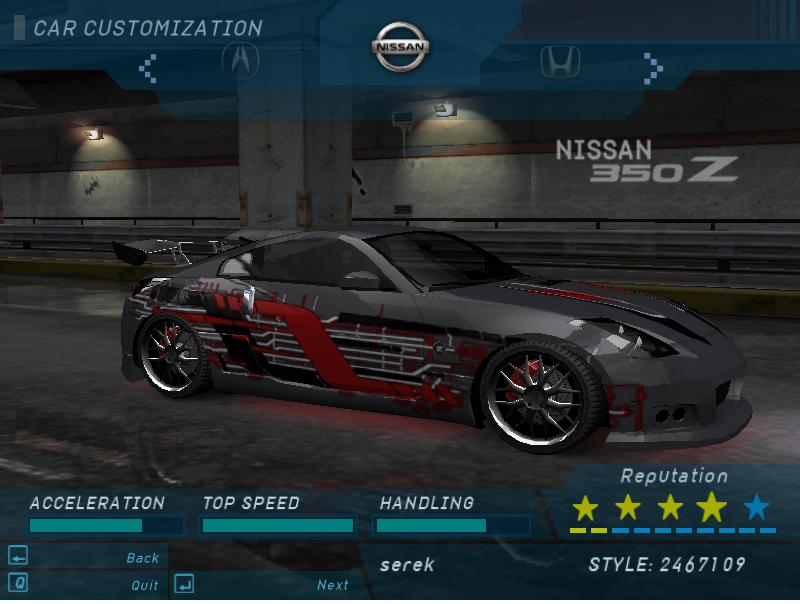Proceed with the Next button
Screen dimensions: 800x604
[x=332, y=585]
